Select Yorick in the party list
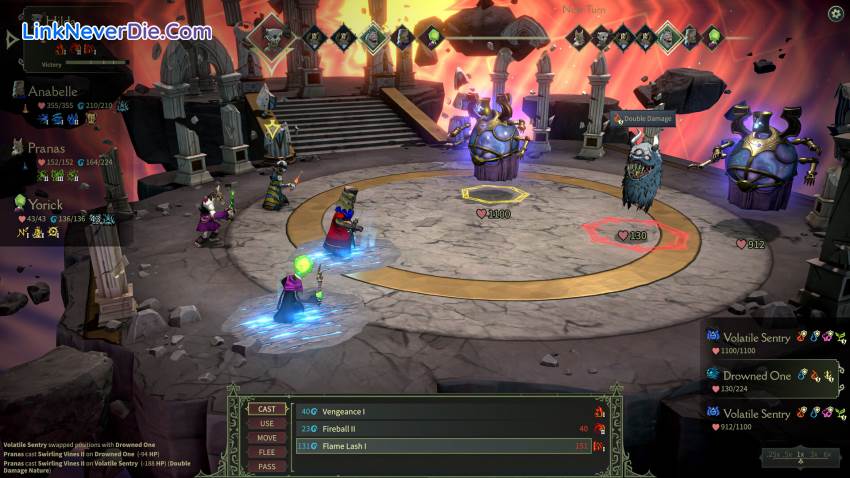850x478 pixels. click(46, 203)
